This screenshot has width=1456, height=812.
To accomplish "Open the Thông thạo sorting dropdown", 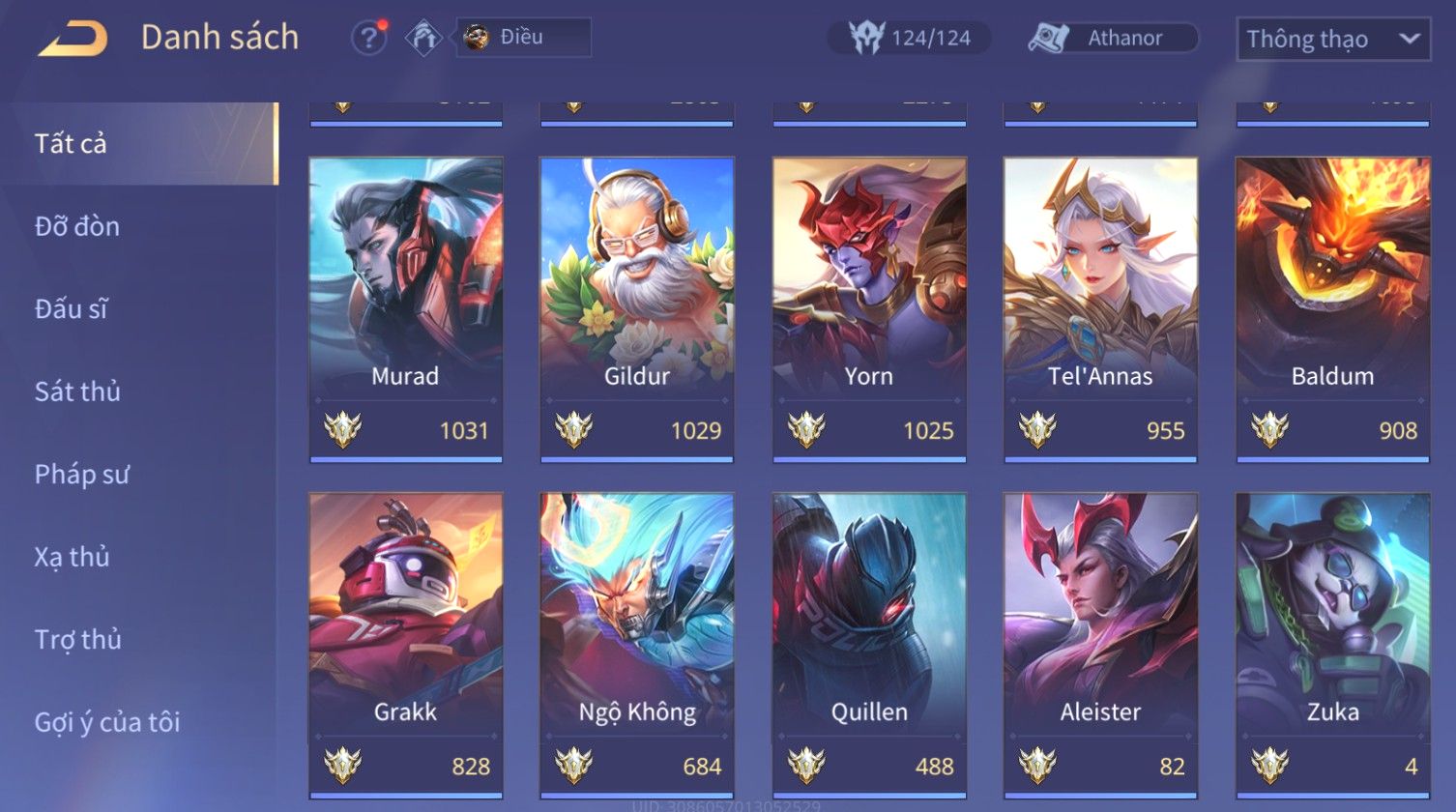I will click(1332, 40).
